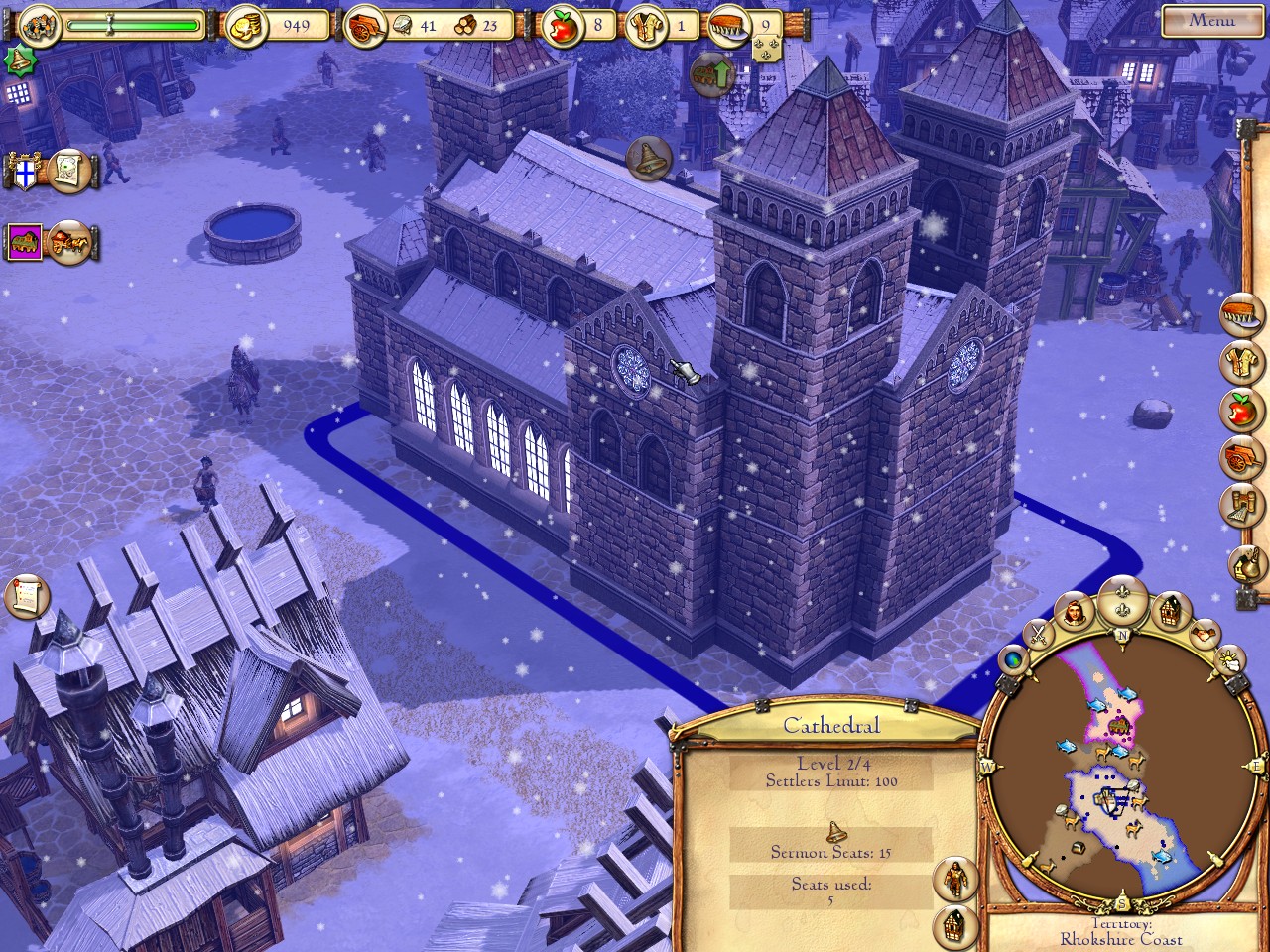The width and height of the screenshot is (1270, 952).
Task: Open the food apple build category
Action: click(x=1243, y=409)
